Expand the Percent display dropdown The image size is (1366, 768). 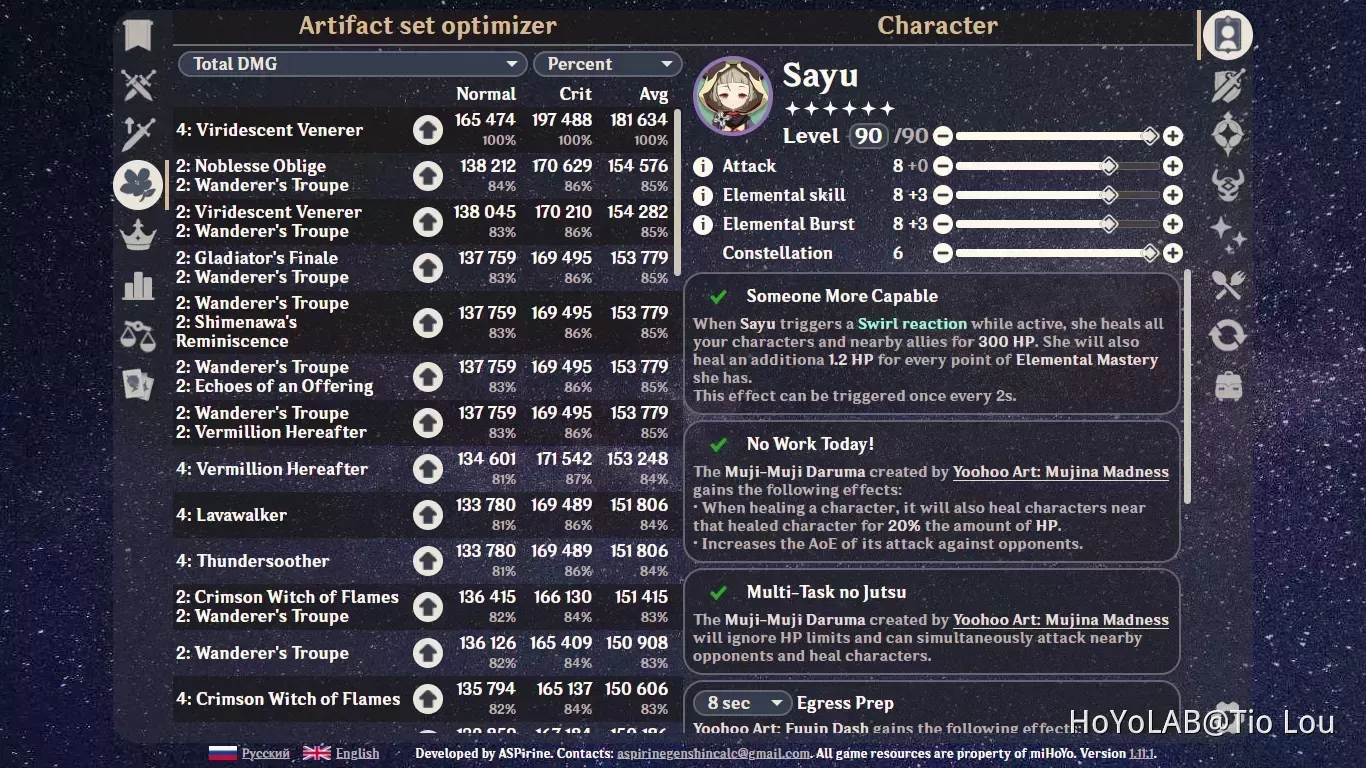tap(607, 63)
